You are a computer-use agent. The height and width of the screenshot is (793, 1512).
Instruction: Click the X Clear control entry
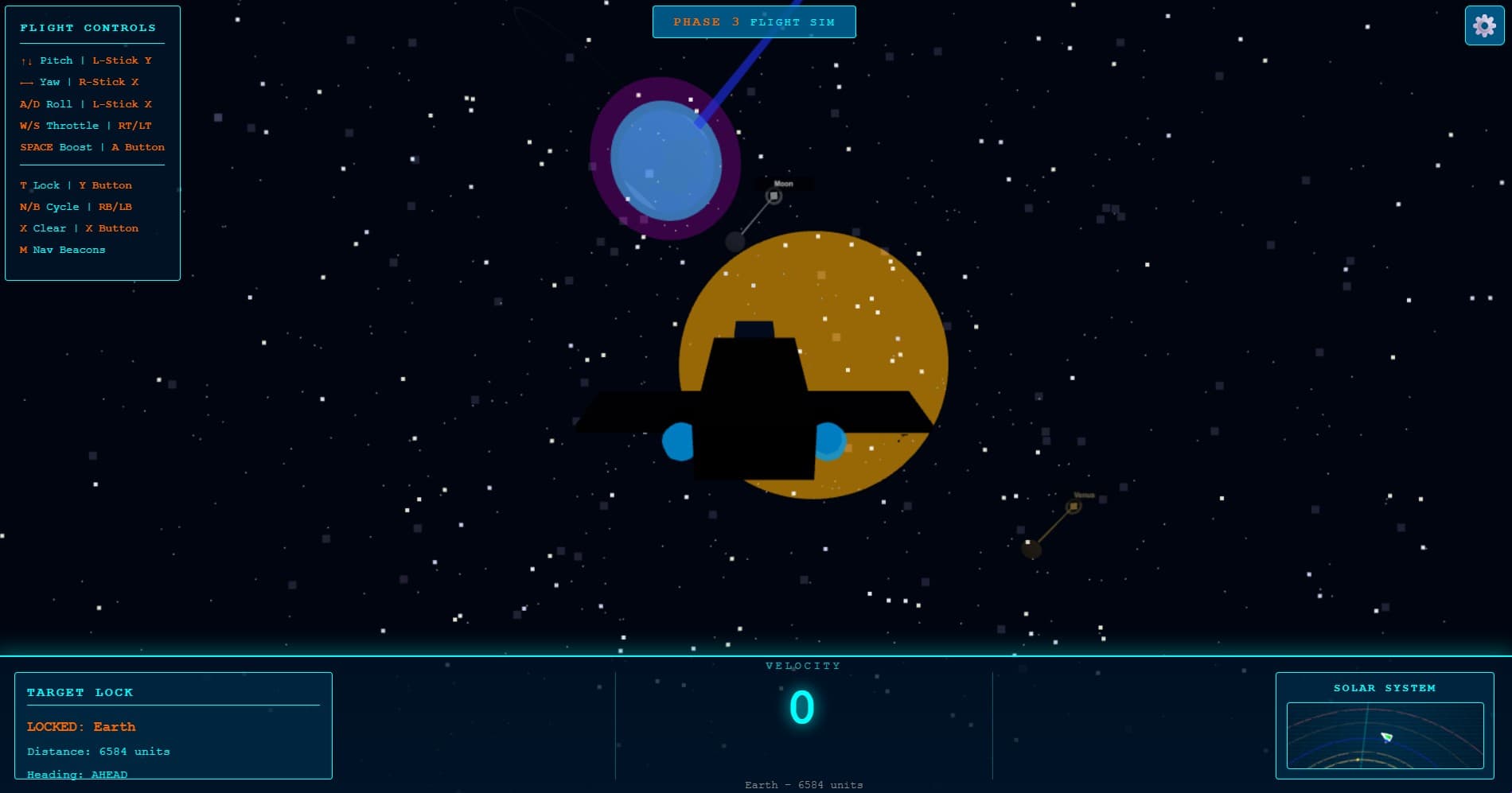pyautogui.click(x=80, y=227)
